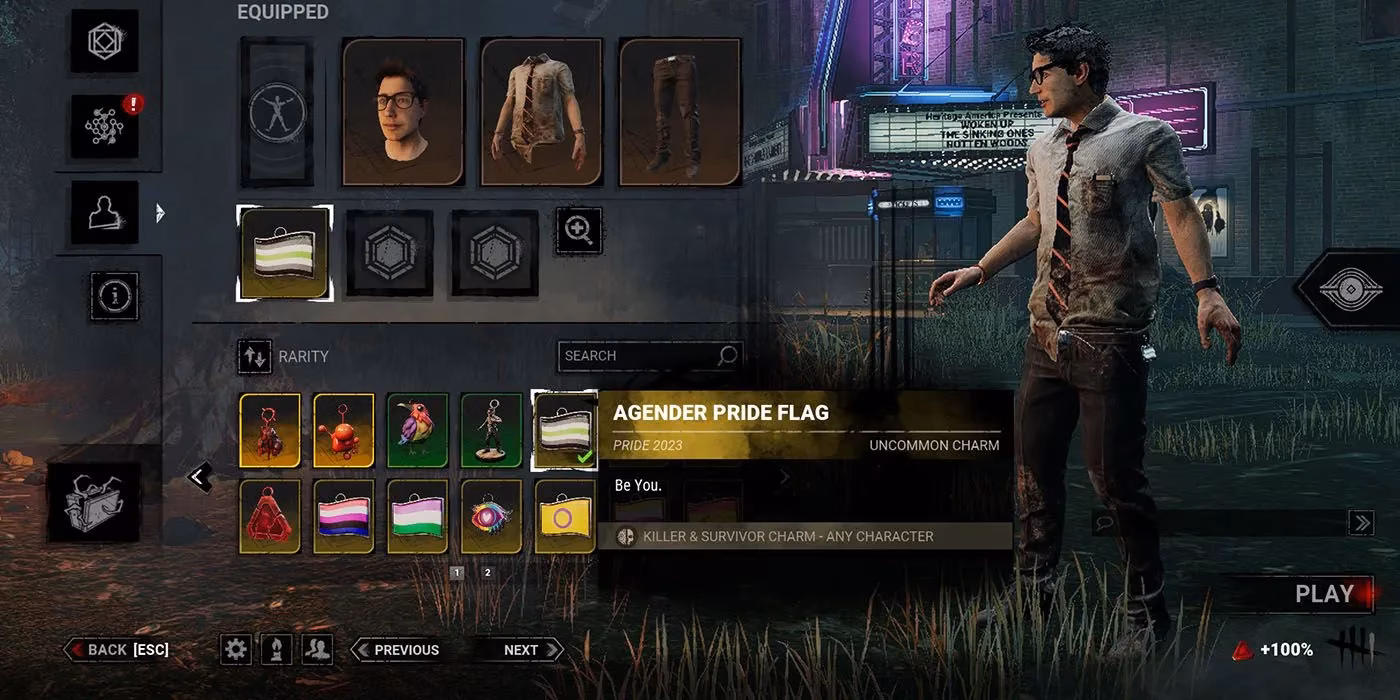Switch to the character customization tab
Image resolution: width=1400 pixels, height=700 pixels.
pos(105,212)
